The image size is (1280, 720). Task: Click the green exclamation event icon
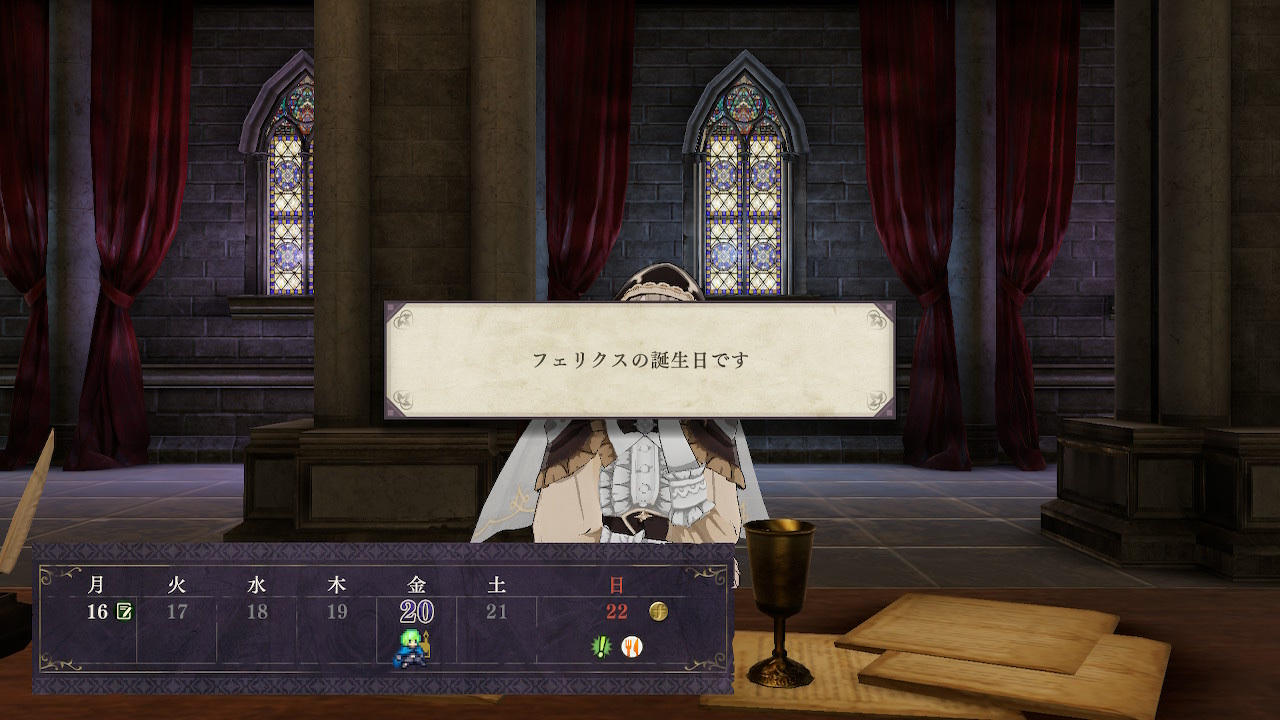coord(600,646)
